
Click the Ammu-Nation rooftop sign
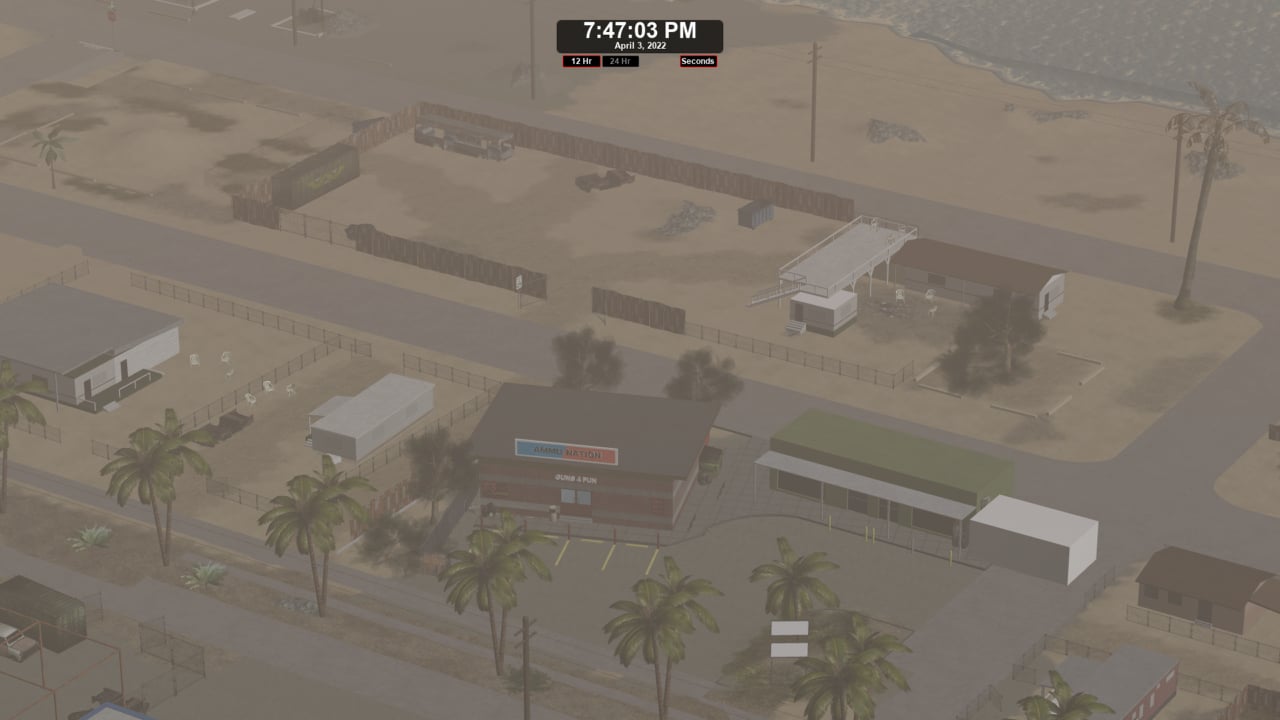564,452
